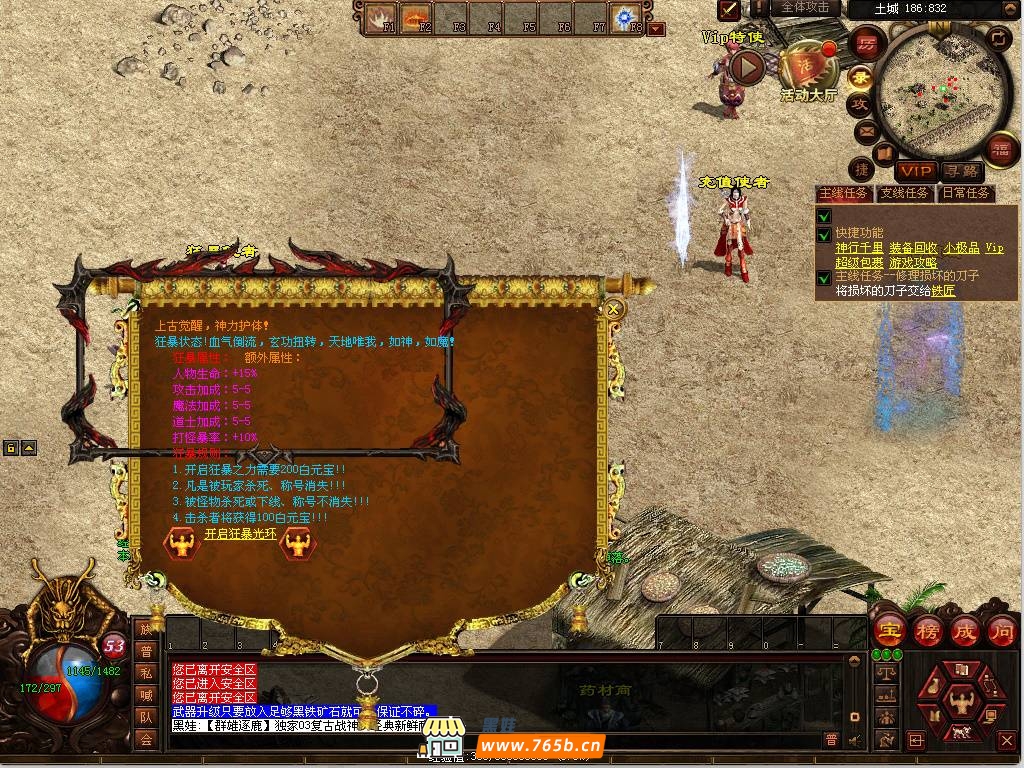Open the 装备回收 equipment recycle link
The width and height of the screenshot is (1024, 768).
click(x=912, y=248)
